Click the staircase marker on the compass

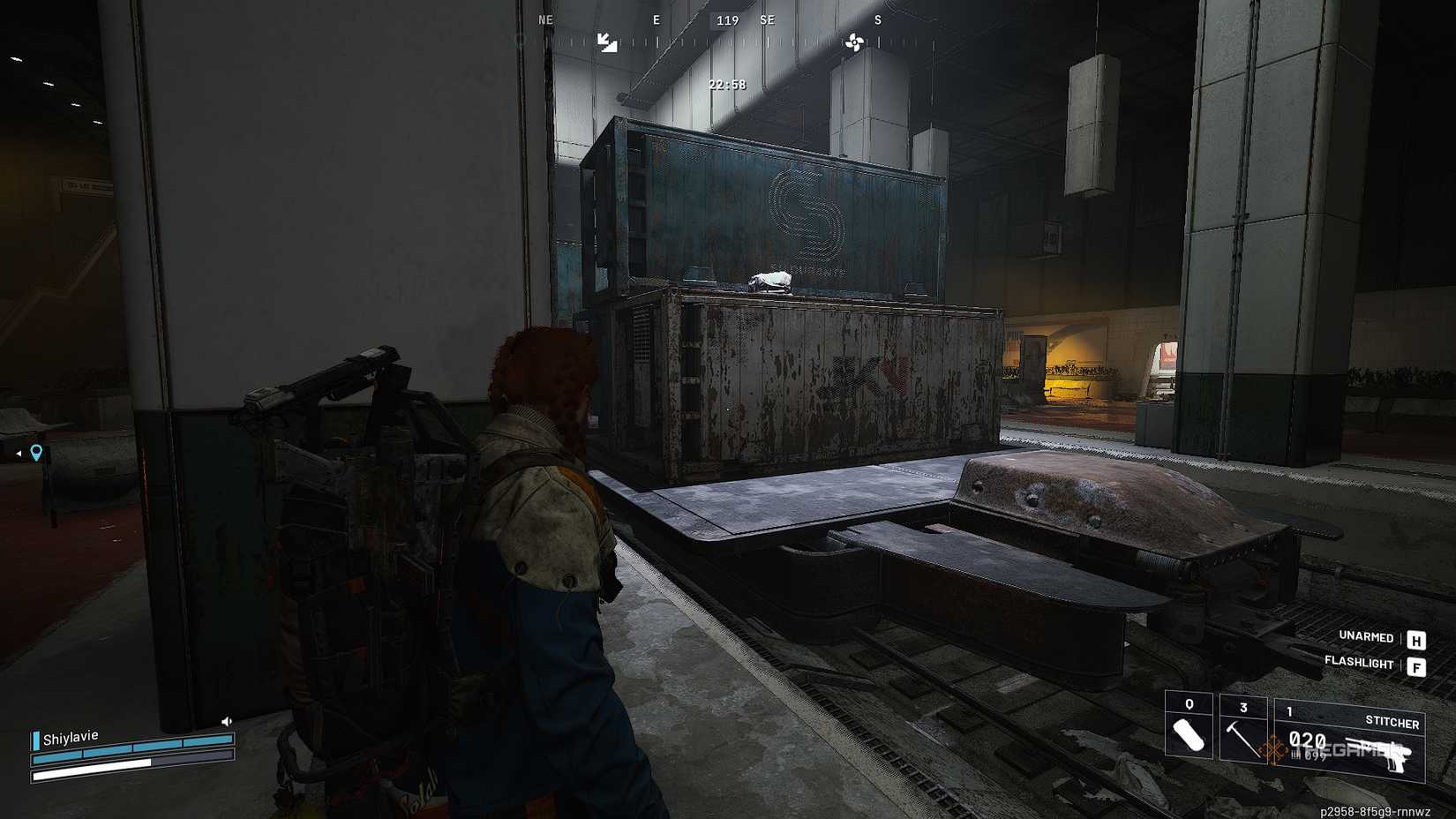(605, 40)
